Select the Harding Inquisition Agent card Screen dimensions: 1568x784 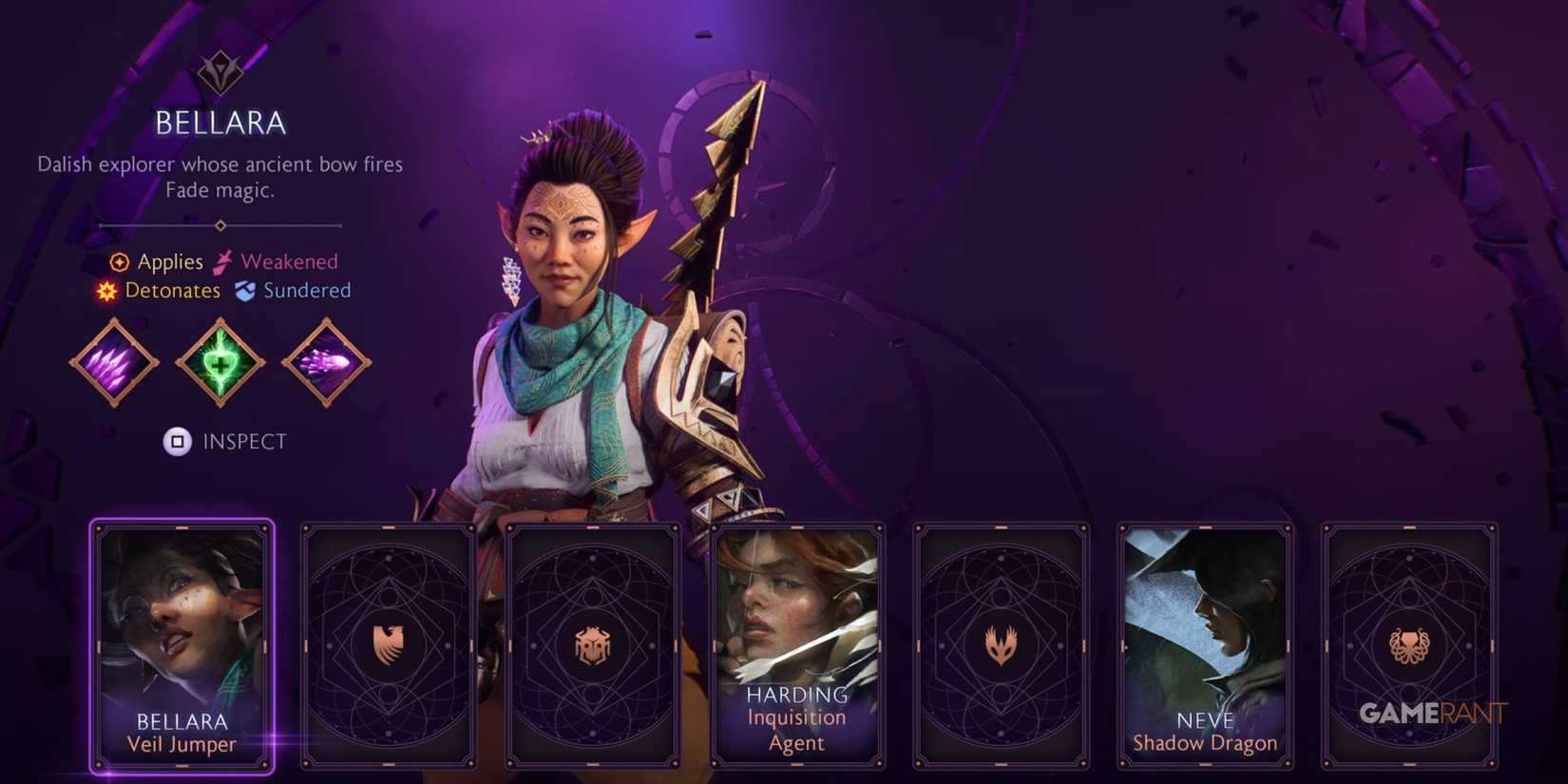pos(797,644)
